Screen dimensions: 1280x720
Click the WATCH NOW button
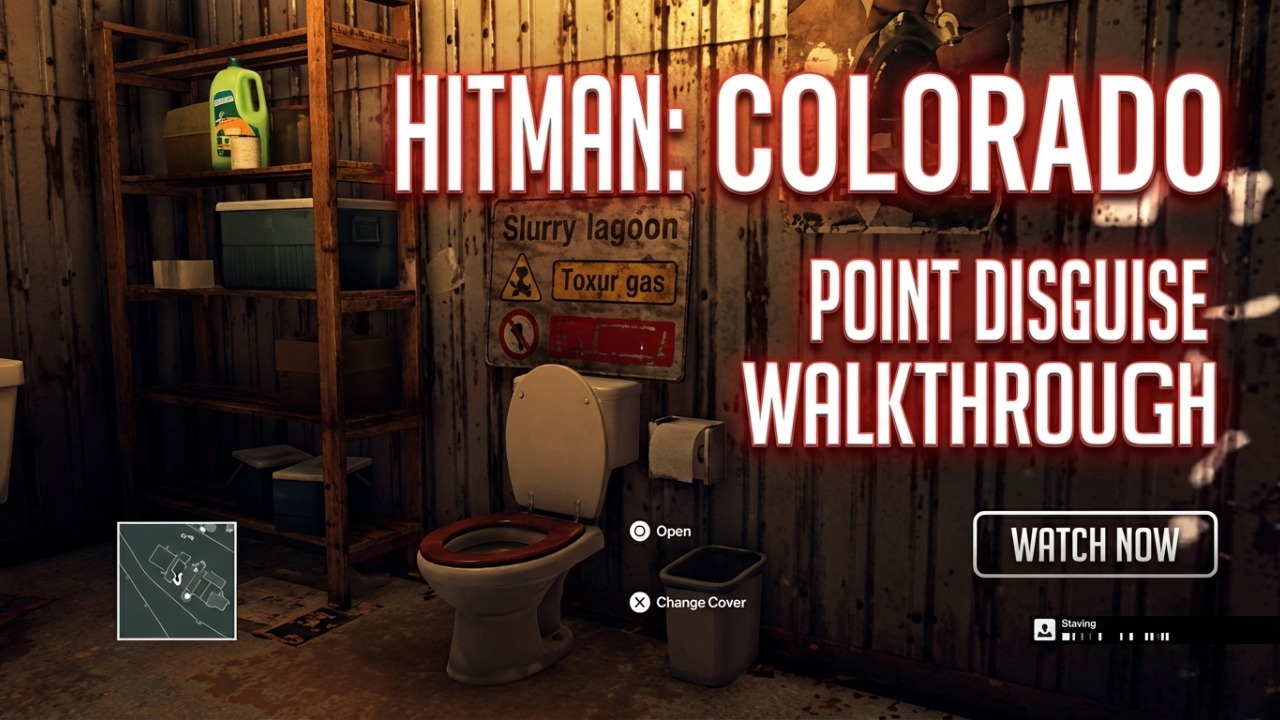click(1095, 545)
